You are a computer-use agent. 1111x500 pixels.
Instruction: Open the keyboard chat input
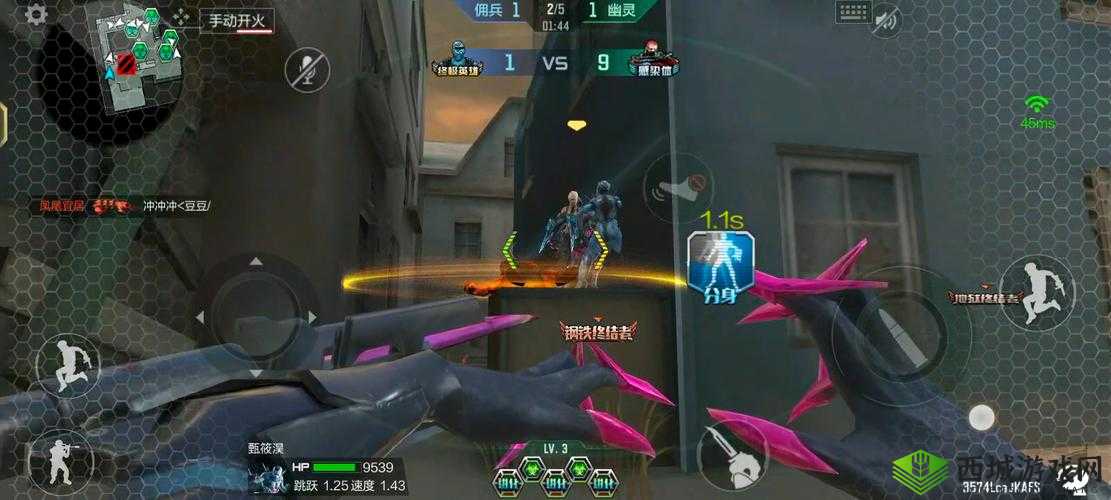click(853, 12)
